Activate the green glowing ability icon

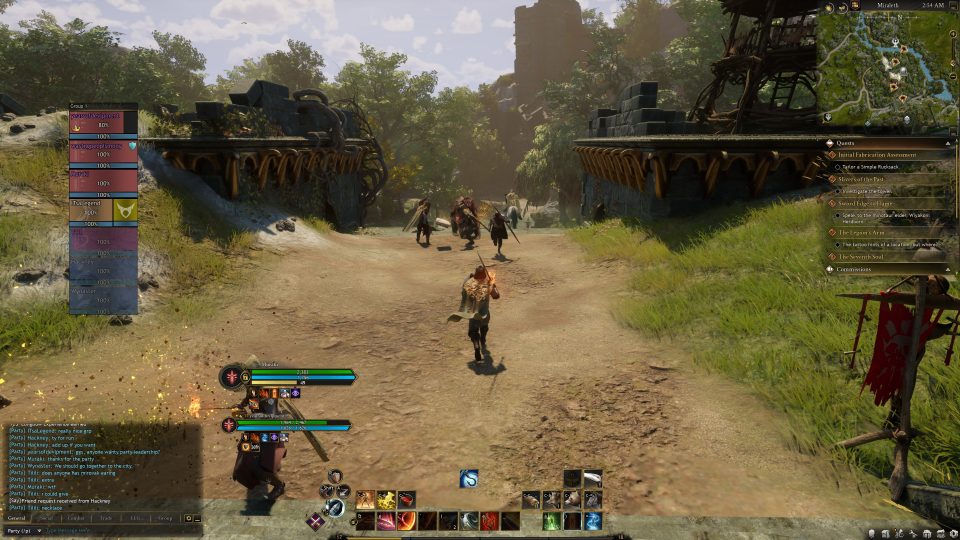pos(551,521)
